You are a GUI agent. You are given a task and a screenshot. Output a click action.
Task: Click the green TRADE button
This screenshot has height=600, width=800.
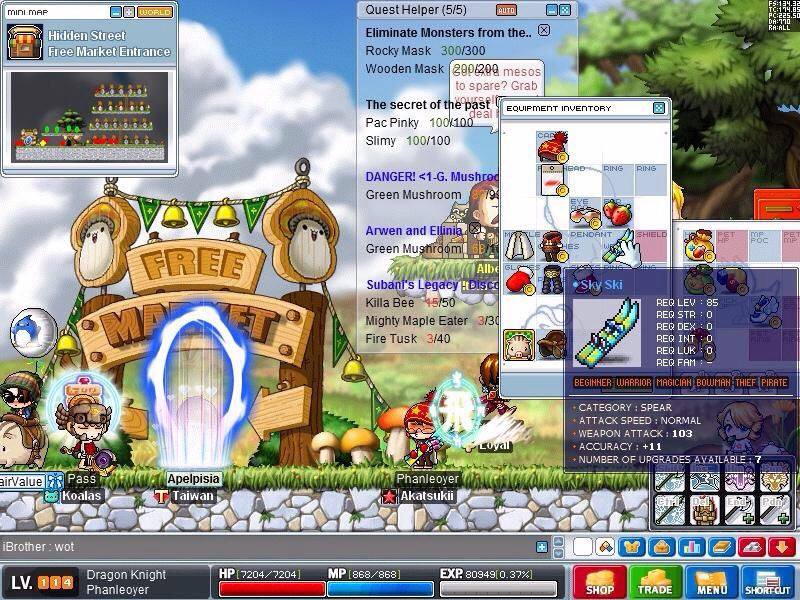tap(655, 582)
